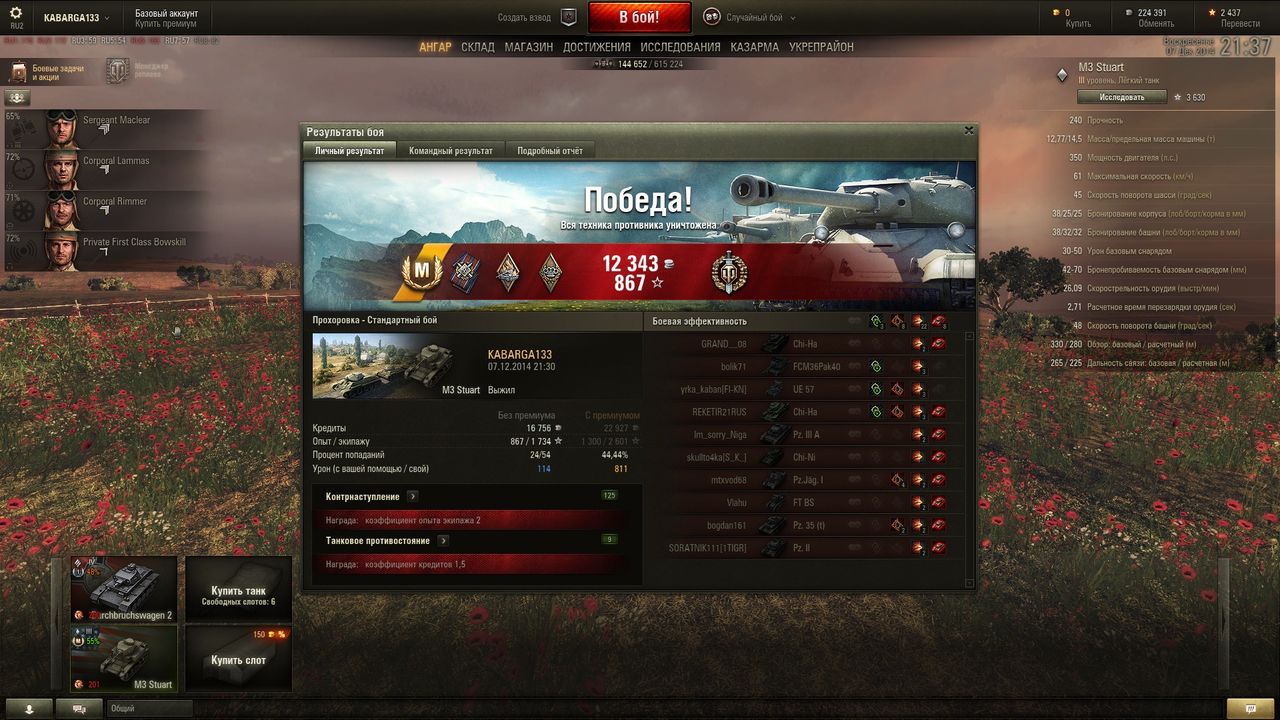Open the Достижения page

click(596, 47)
